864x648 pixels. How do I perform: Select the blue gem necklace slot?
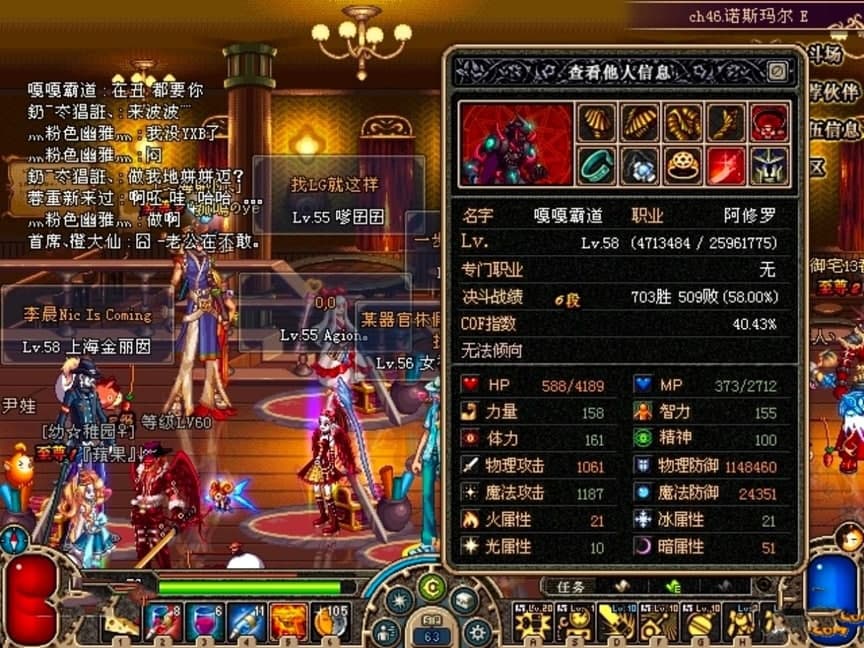click(640, 165)
